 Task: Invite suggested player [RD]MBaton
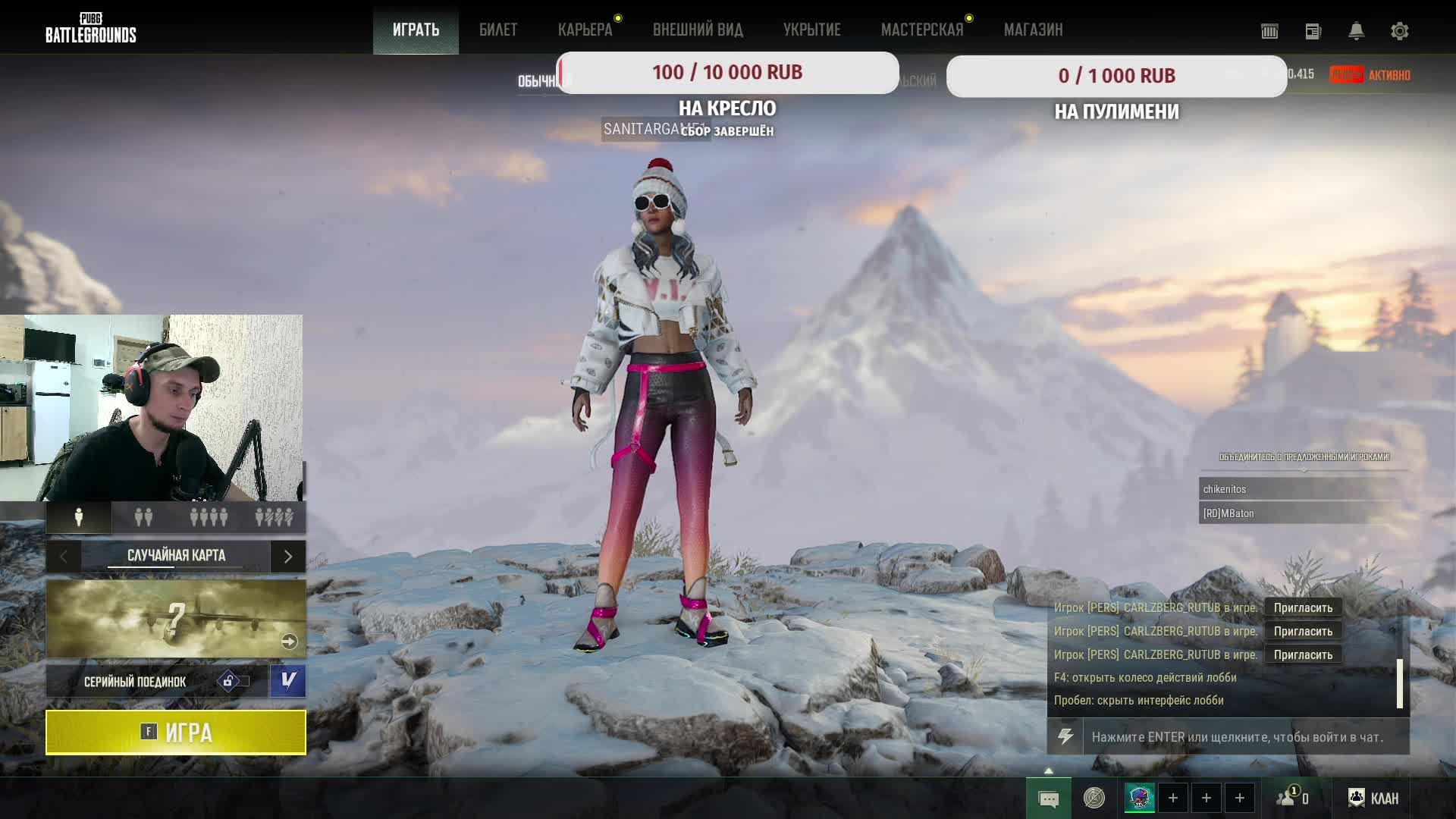[1301, 513]
